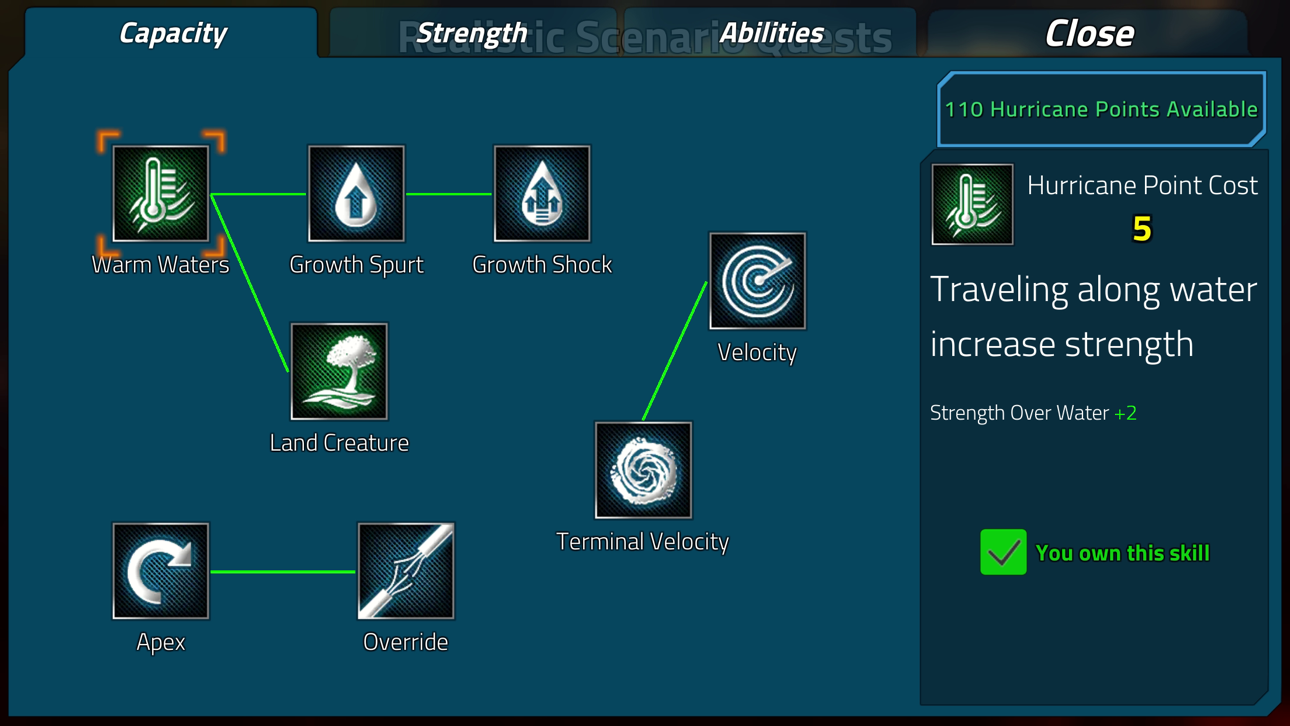Select the Capacity tab
The height and width of the screenshot is (726, 1290).
point(172,33)
